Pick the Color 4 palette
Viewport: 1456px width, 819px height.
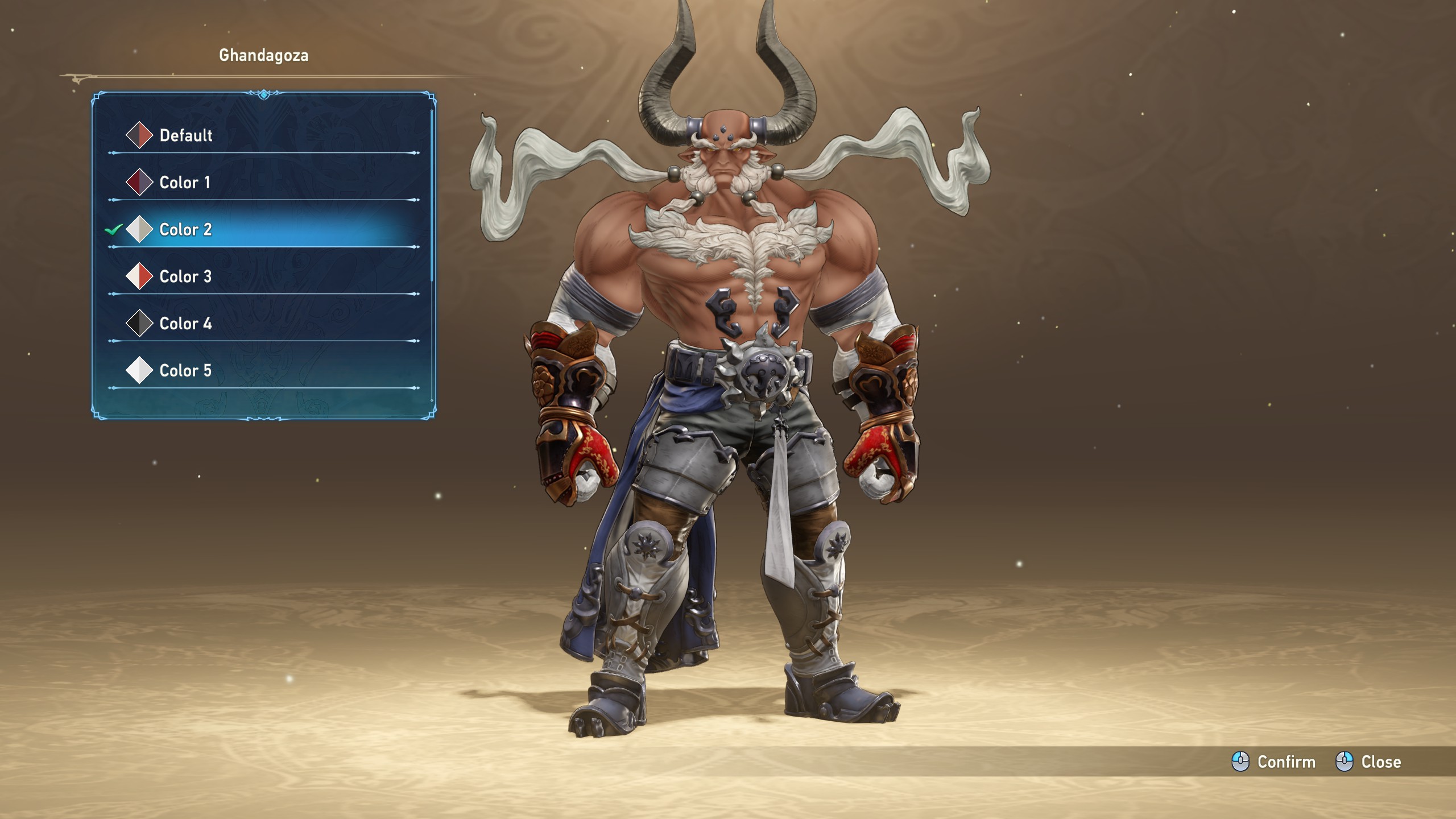pos(185,324)
